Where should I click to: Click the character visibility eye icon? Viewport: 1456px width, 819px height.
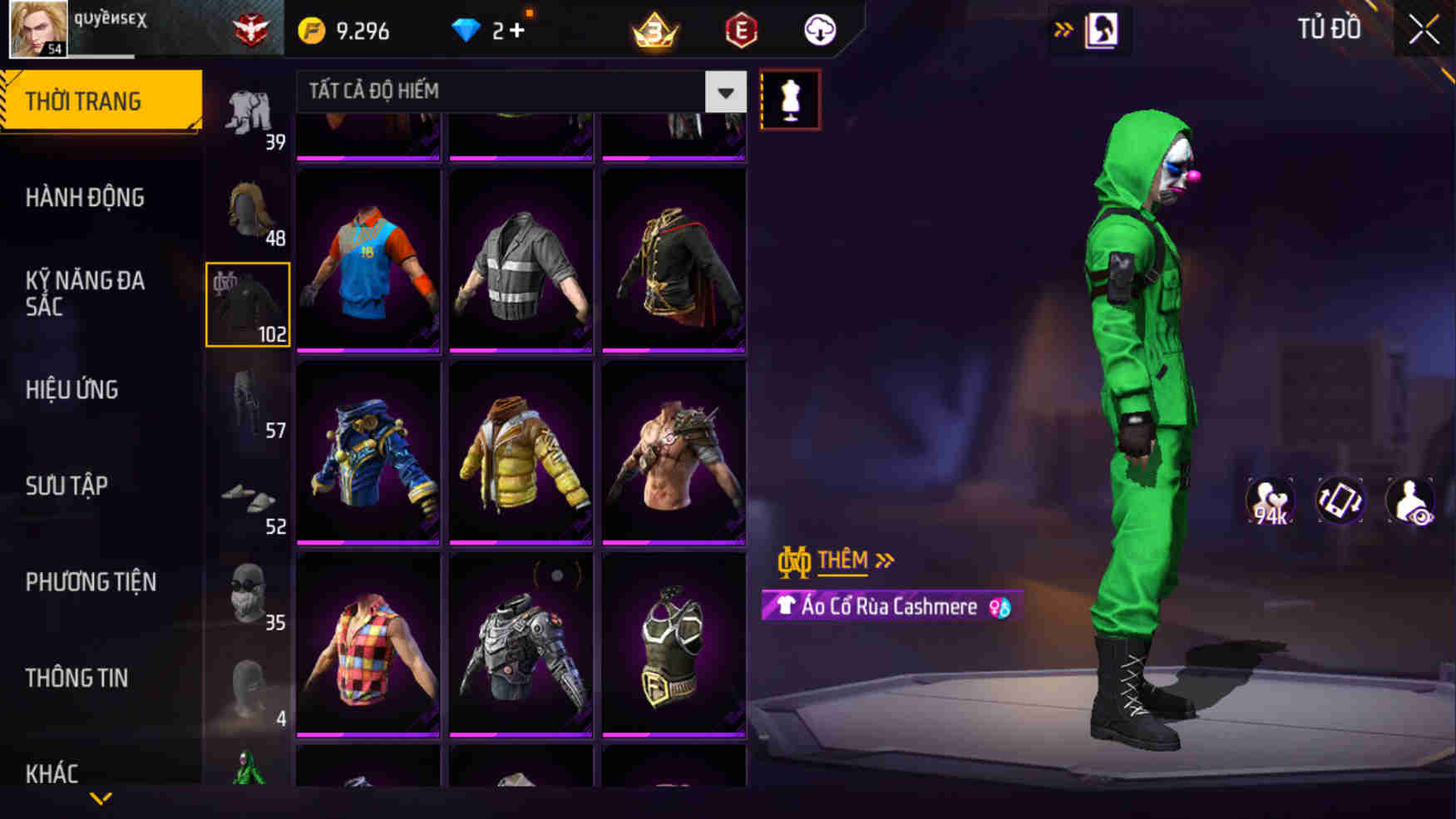click(1414, 499)
